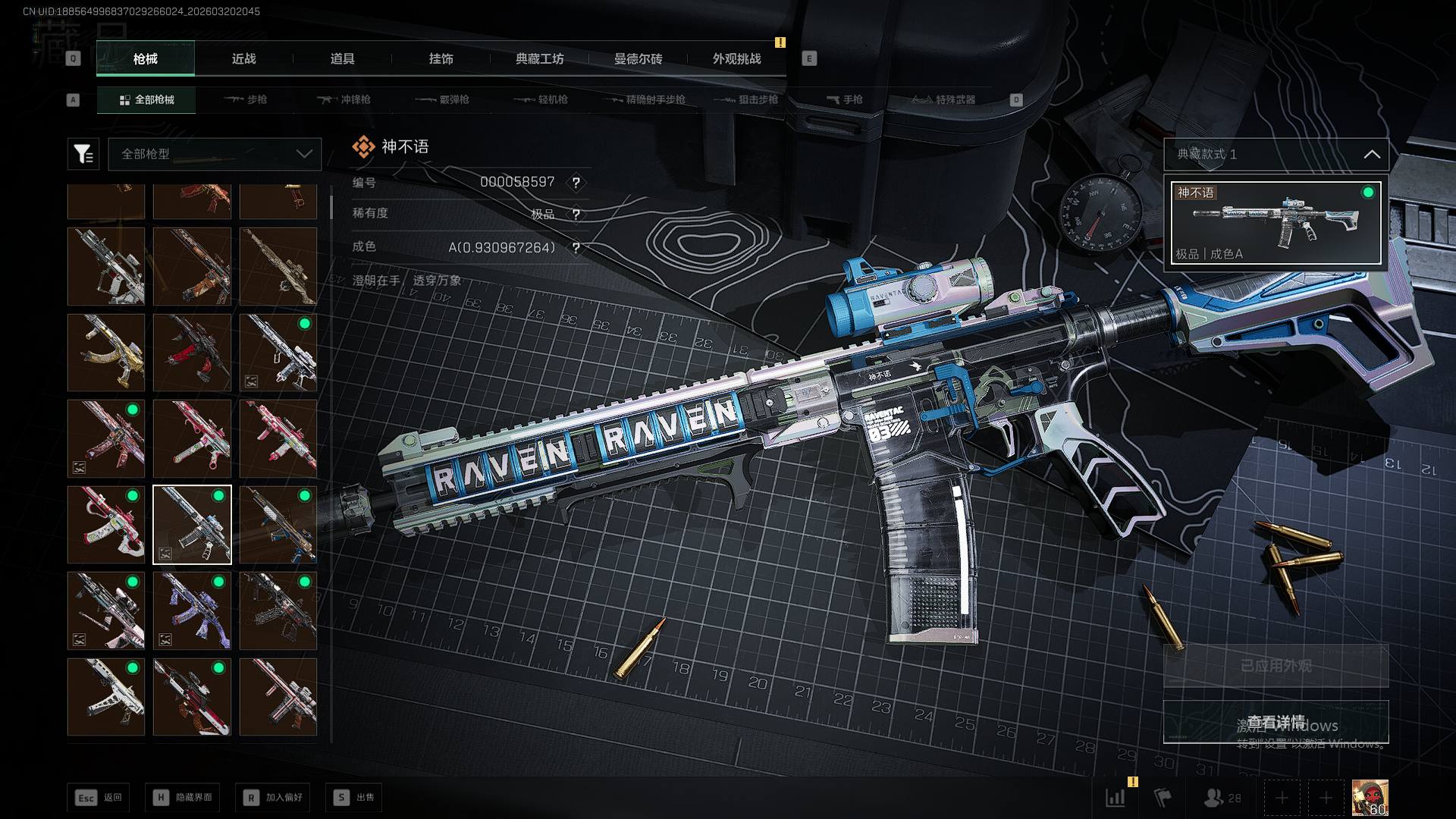Hide the interface with 隐藏界面
This screenshot has height=819, width=1456.
tap(183, 798)
